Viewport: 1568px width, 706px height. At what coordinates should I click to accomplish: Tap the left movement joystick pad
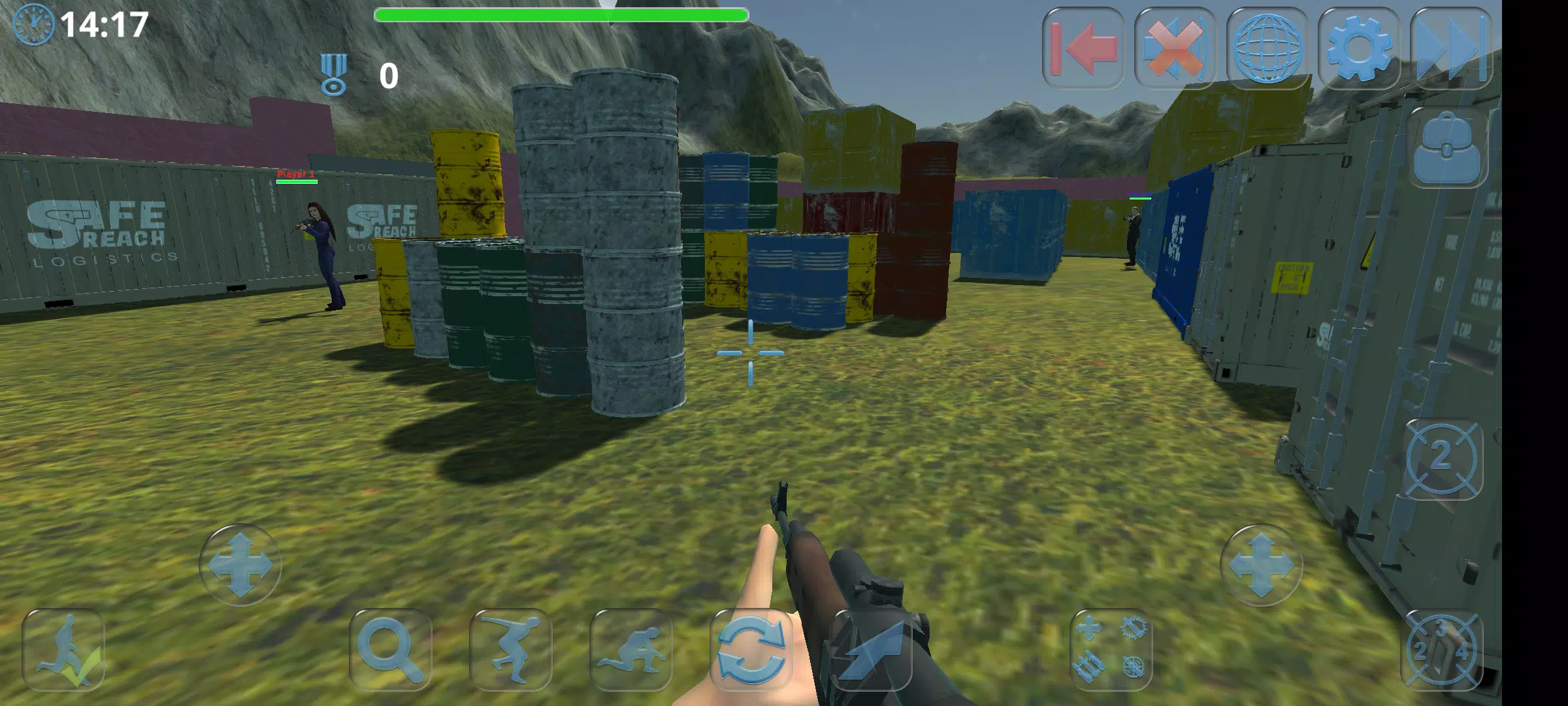[x=240, y=565]
